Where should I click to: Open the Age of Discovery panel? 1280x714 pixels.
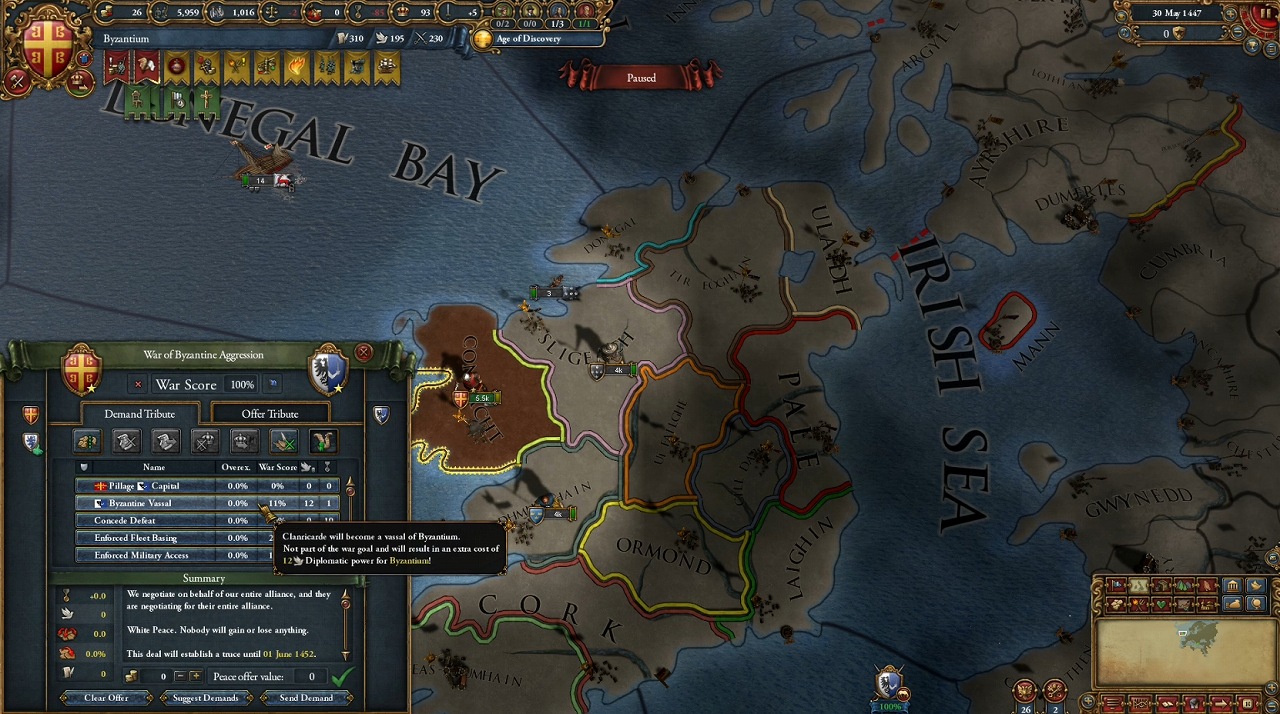530,39
